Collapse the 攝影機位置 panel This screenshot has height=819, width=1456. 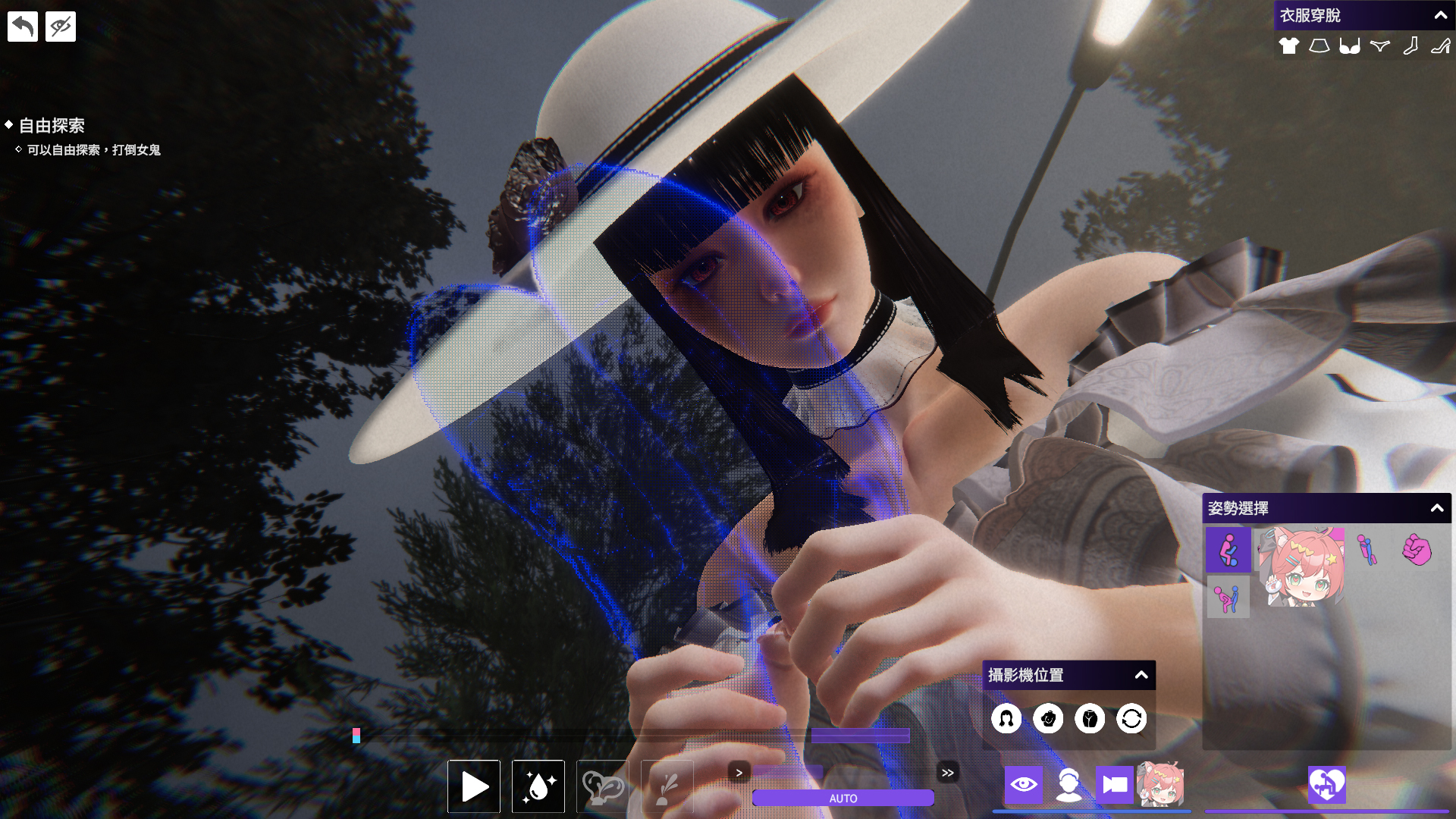click(x=1141, y=673)
